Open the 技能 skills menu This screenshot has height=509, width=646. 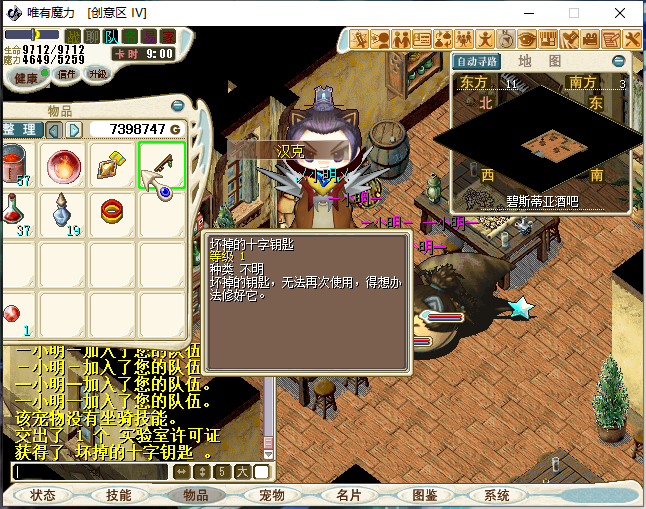coord(119,495)
